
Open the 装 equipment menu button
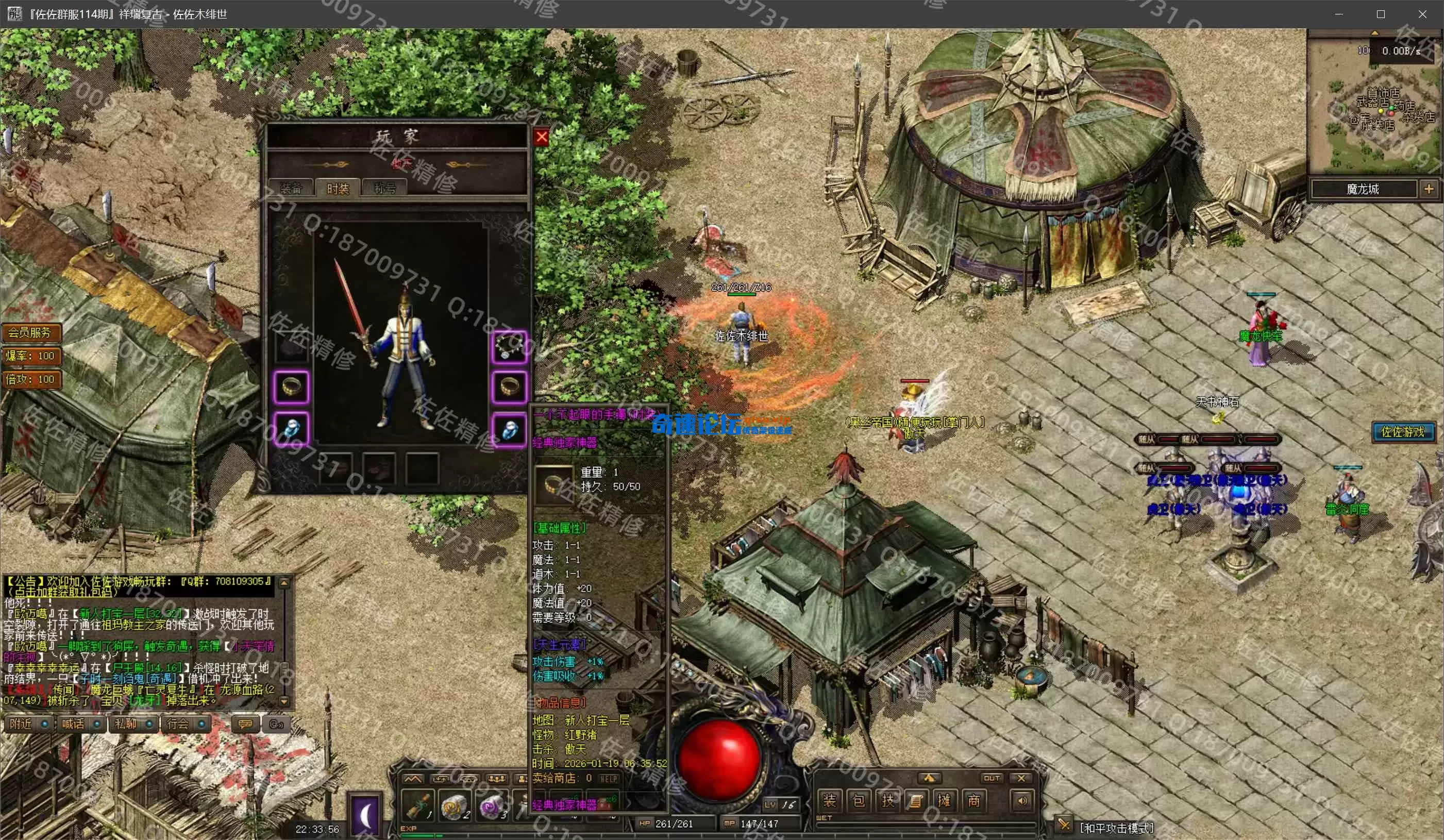[x=829, y=800]
